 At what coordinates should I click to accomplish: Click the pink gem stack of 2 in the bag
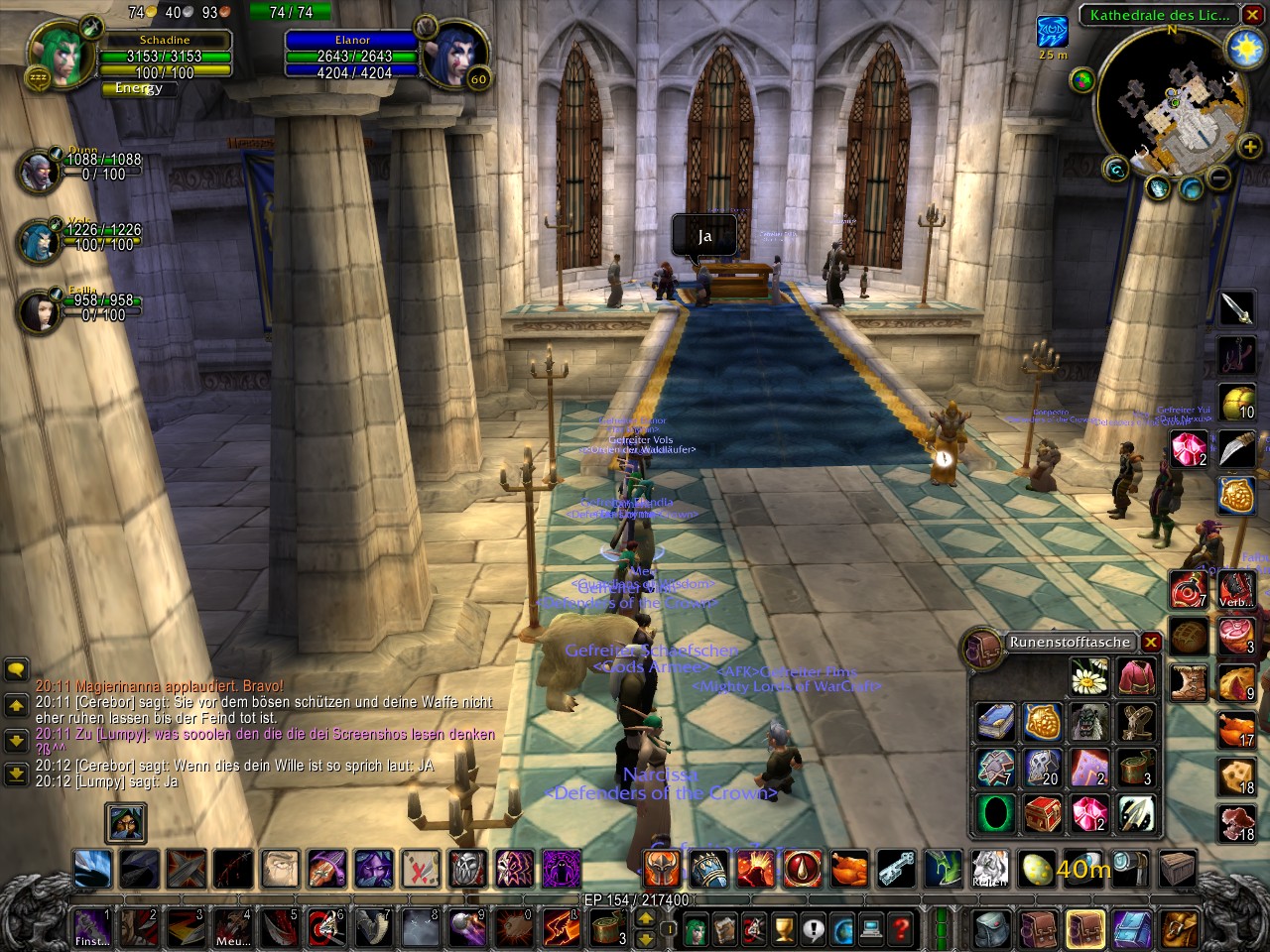(1086, 813)
